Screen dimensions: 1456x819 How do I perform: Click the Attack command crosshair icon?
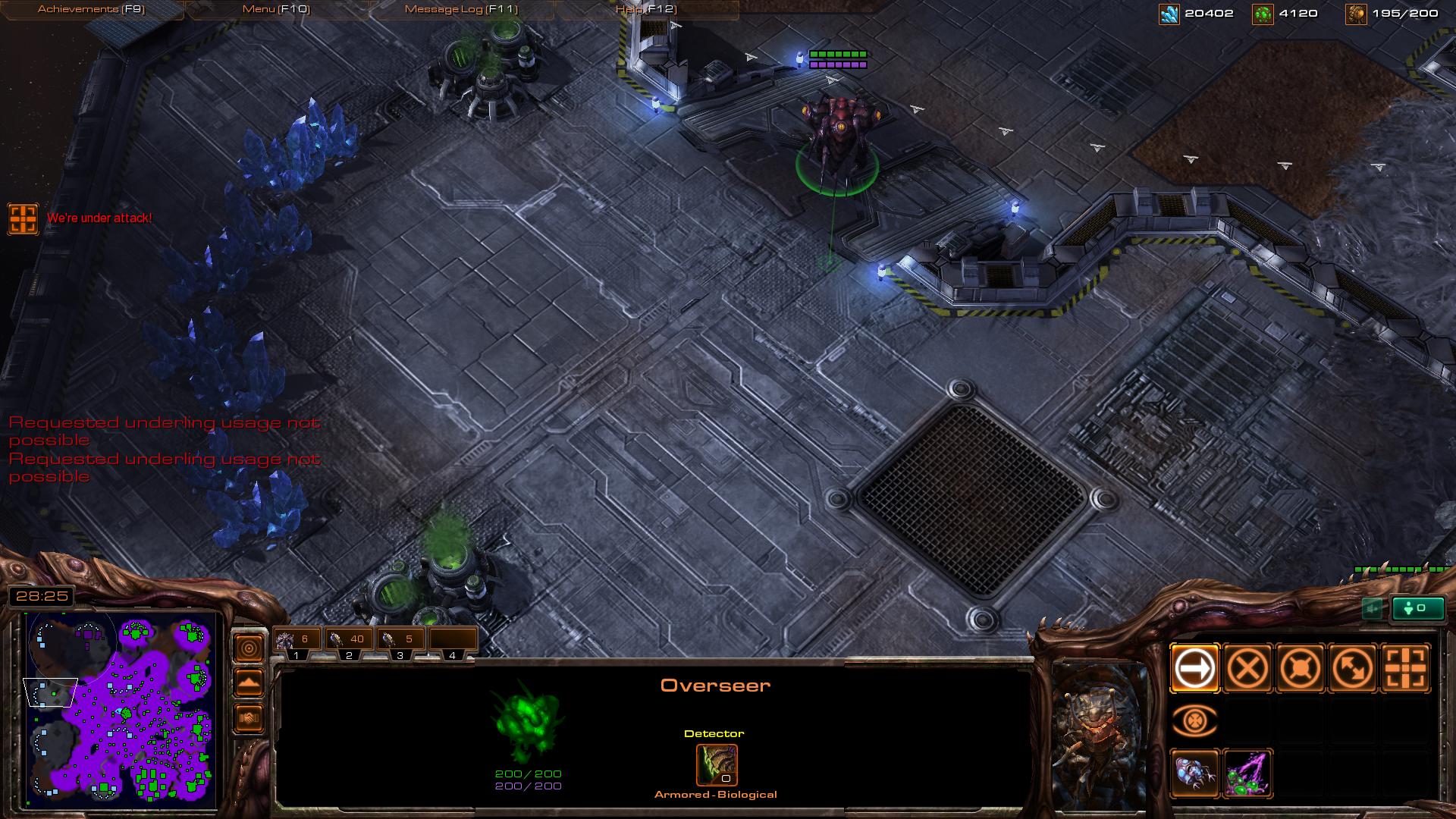1405,668
